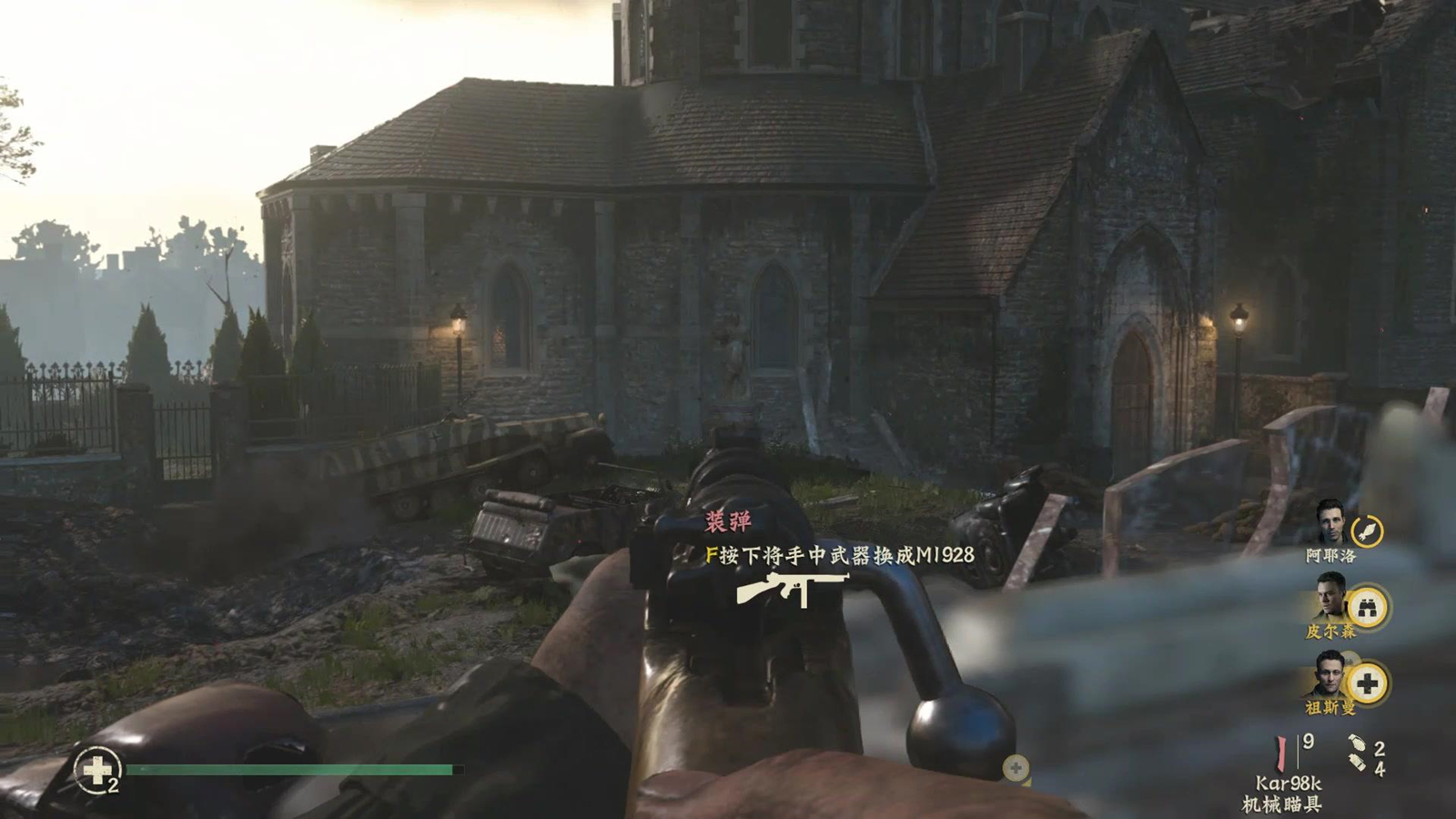
Task: Activate Pierson's binoculars squad ability
Action: pos(1367,607)
